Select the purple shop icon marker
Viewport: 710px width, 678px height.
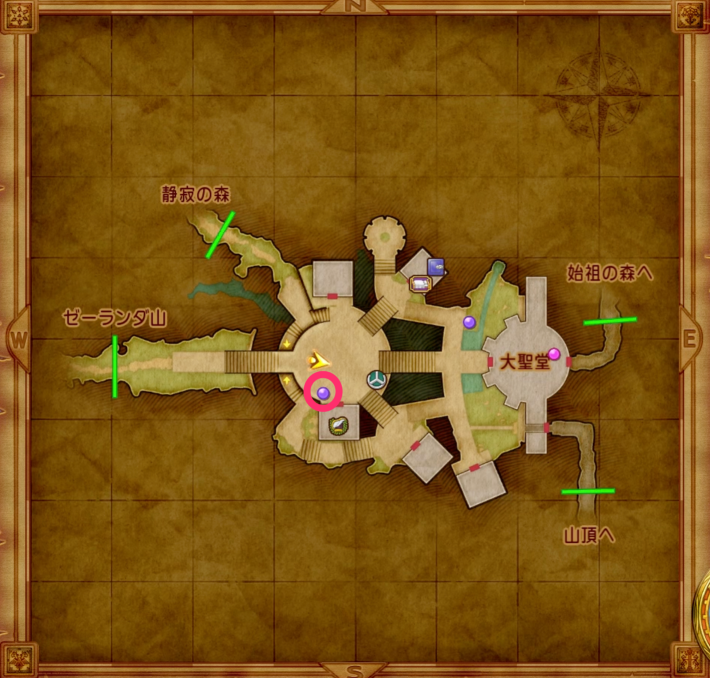click(x=436, y=266)
